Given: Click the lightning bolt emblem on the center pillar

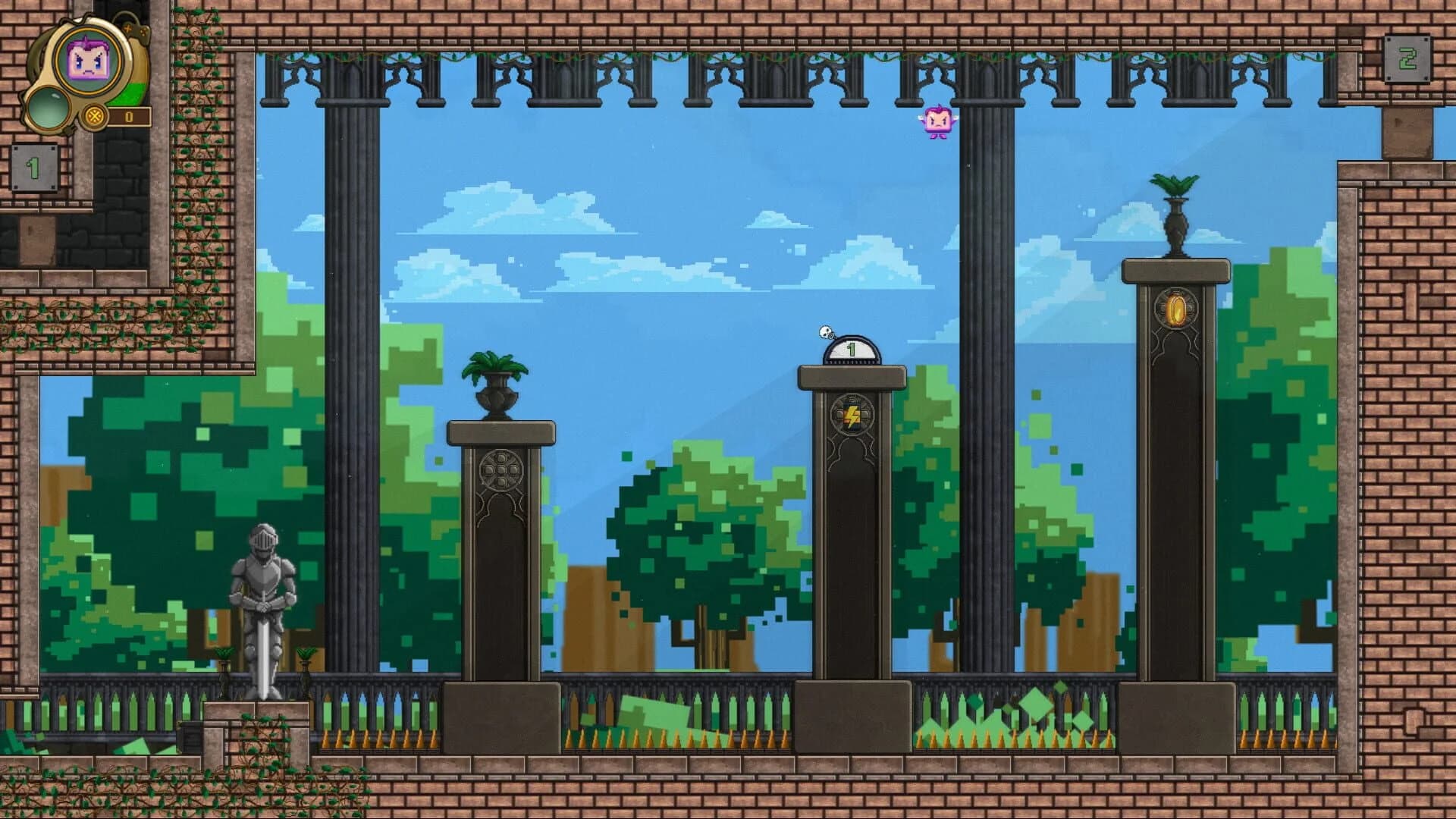Looking at the screenshot, I should point(853,413).
